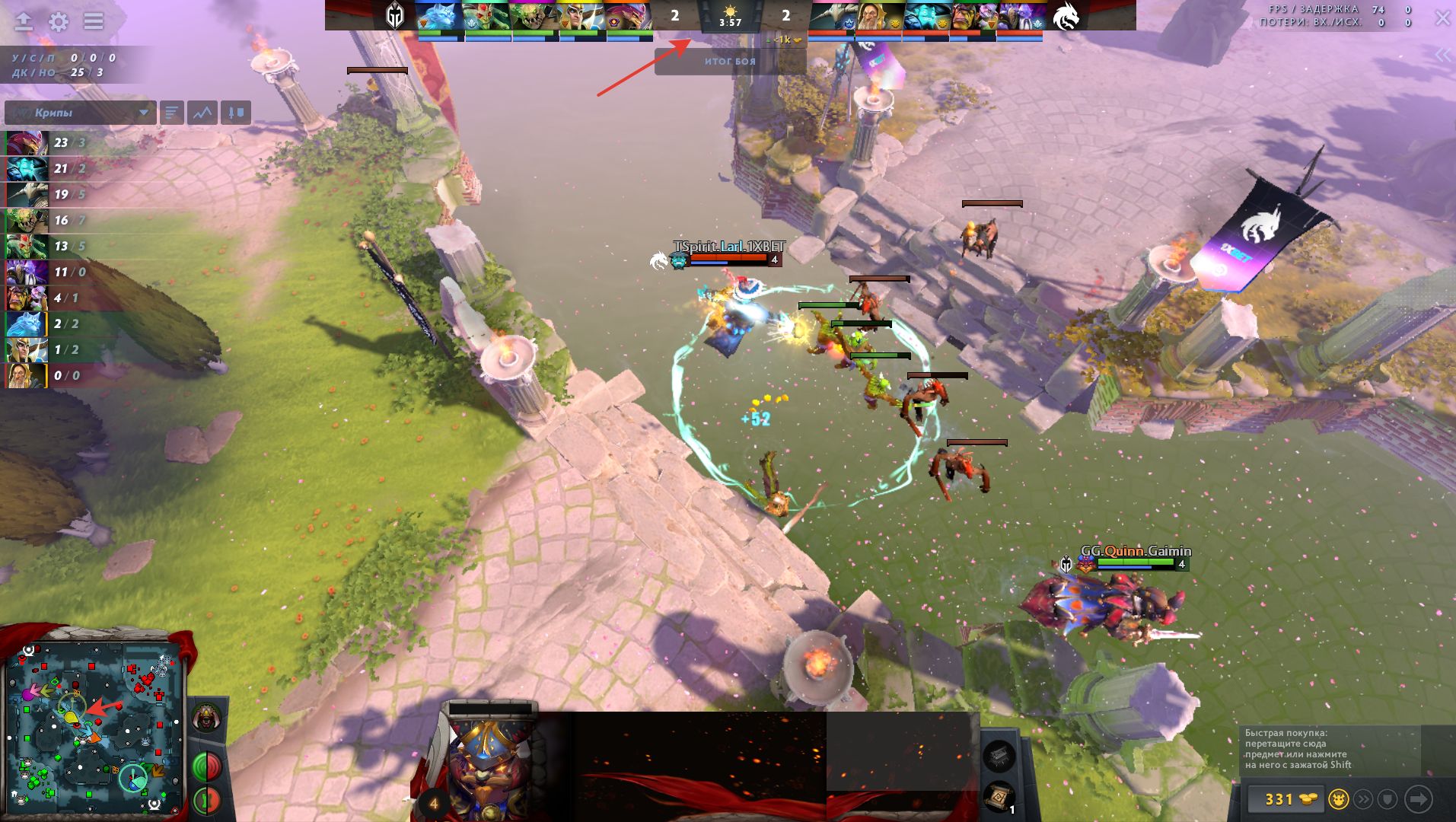The image size is (1456, 822).
Task: Select the courier button
Action: click(1339, 799)
